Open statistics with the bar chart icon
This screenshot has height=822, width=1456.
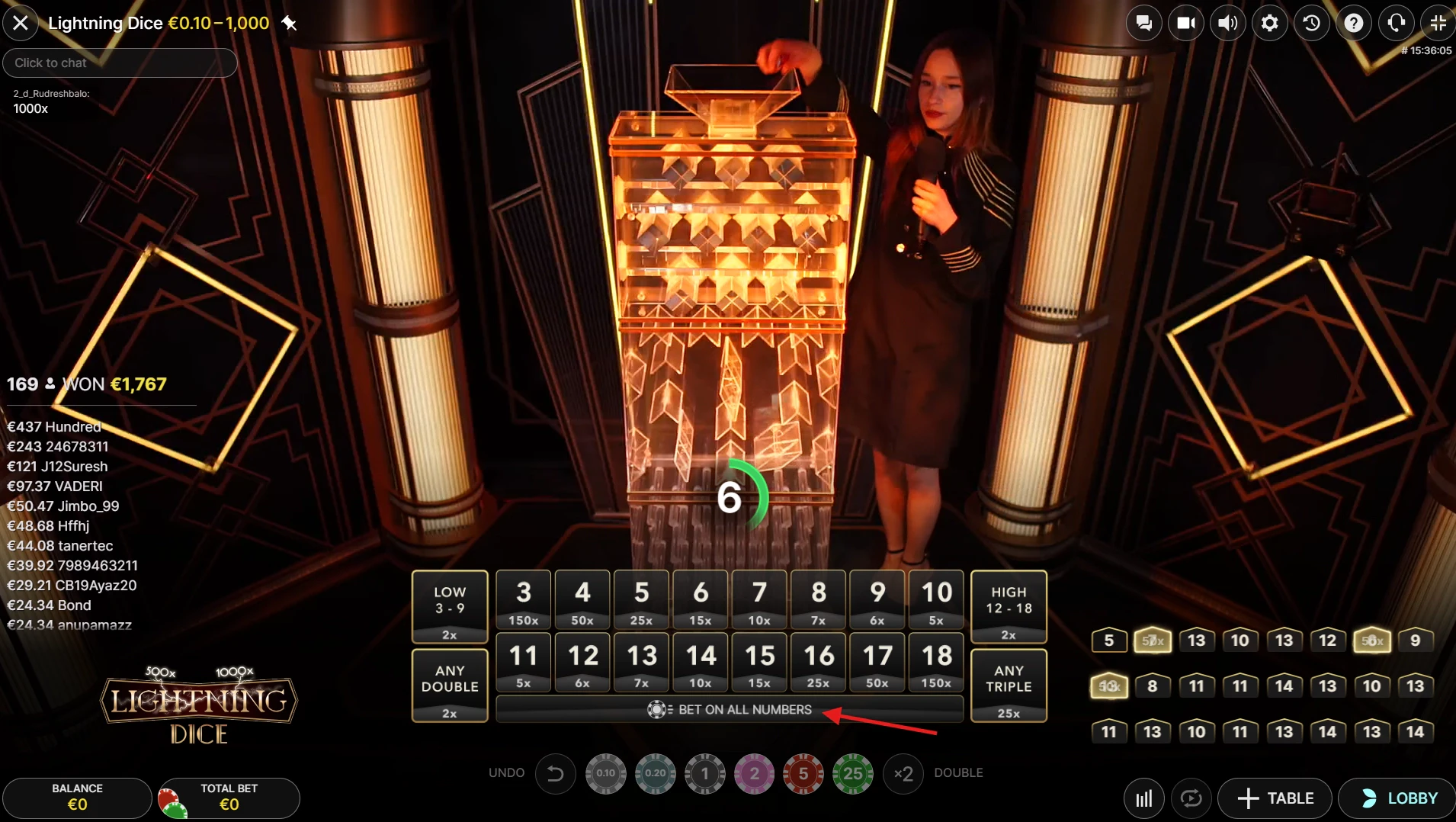point(1143,798)
